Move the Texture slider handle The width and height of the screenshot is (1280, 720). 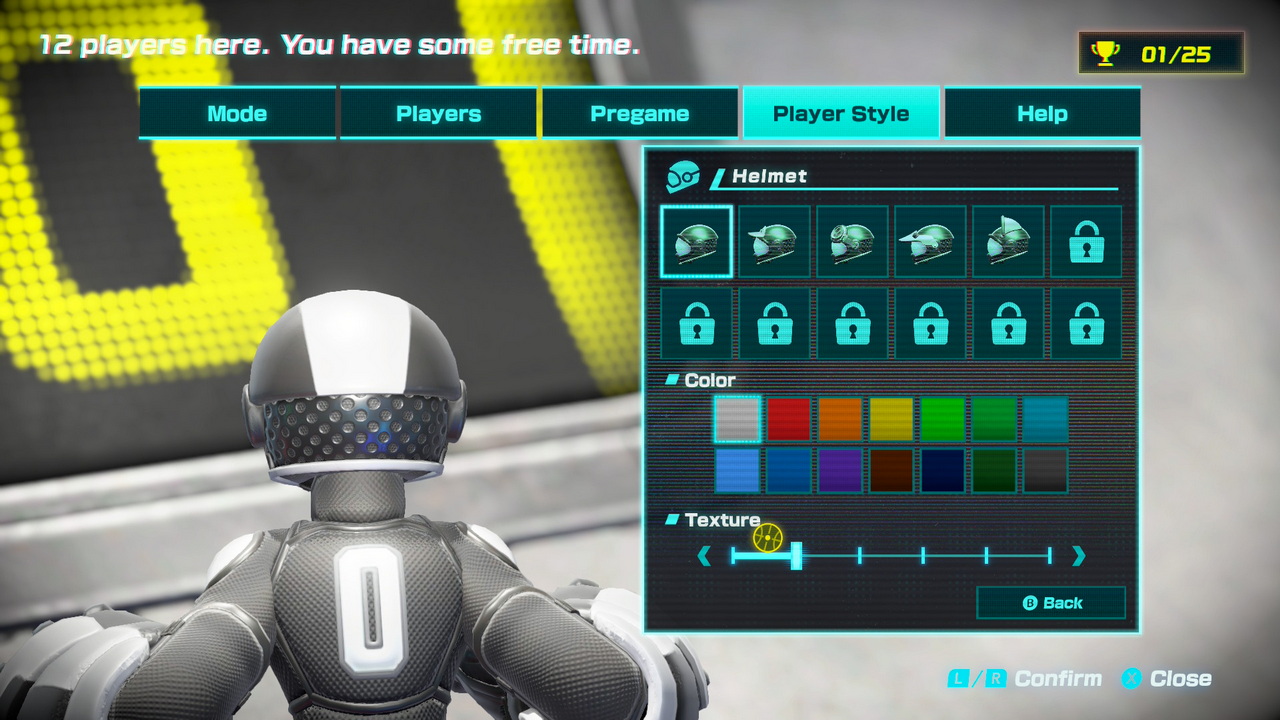796,556
